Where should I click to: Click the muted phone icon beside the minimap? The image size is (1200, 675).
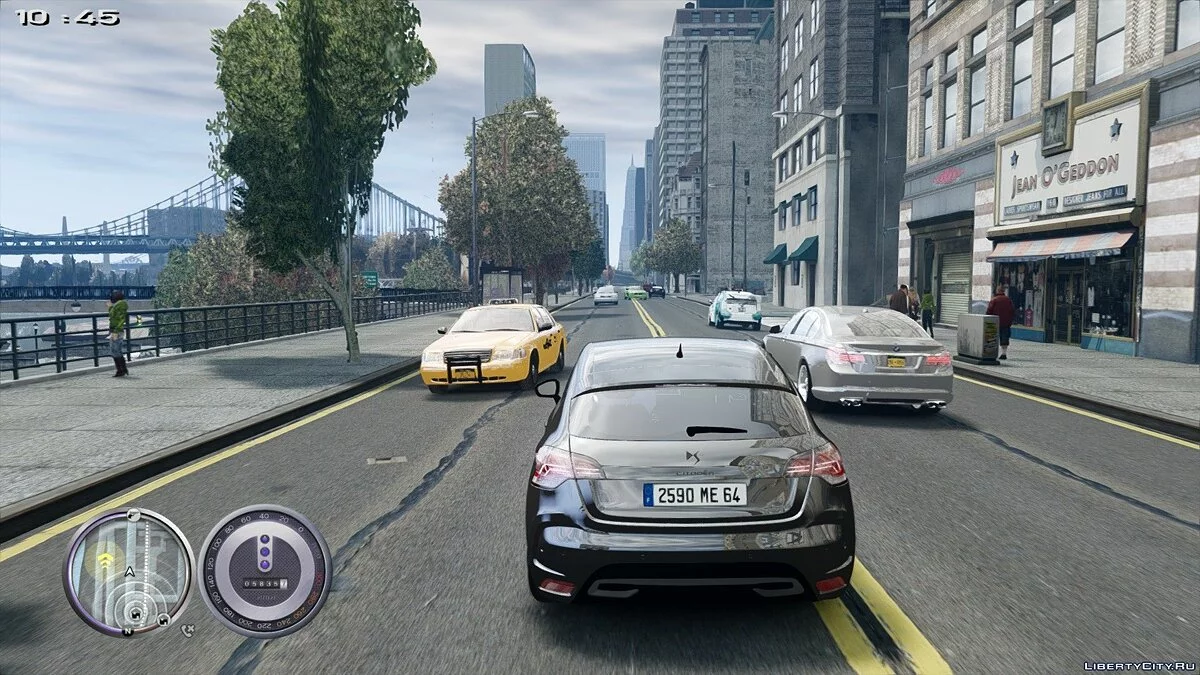coord(188,630)
